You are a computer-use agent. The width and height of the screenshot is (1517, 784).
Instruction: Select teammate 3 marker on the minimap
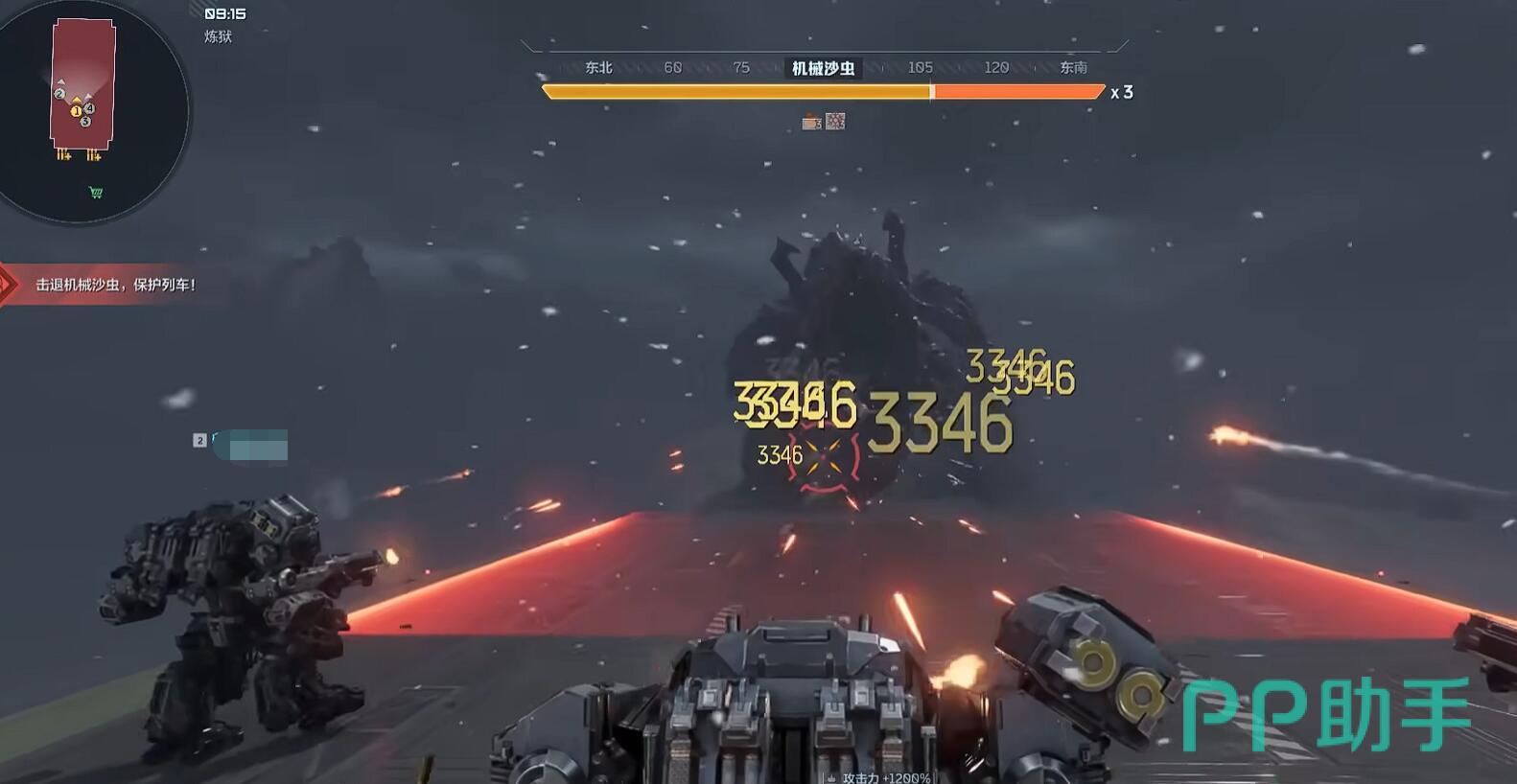(85, 122)
